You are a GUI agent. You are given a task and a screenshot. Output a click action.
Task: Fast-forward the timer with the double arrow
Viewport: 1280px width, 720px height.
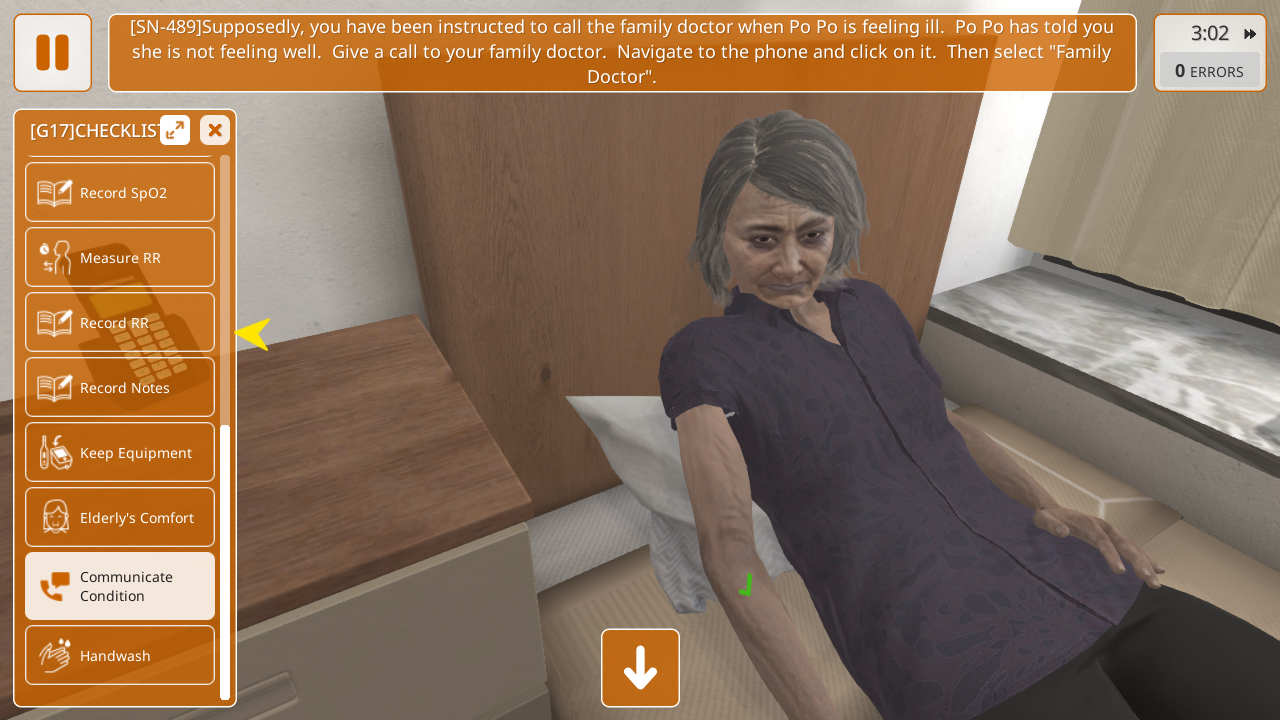(x=1250, y=34)
